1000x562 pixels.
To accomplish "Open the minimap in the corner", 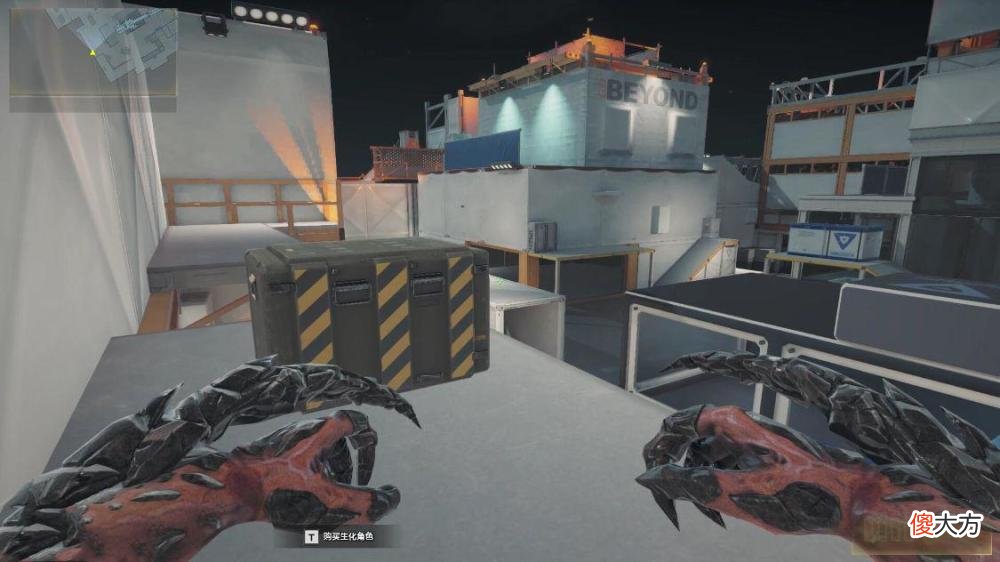I will coord(93,55).
